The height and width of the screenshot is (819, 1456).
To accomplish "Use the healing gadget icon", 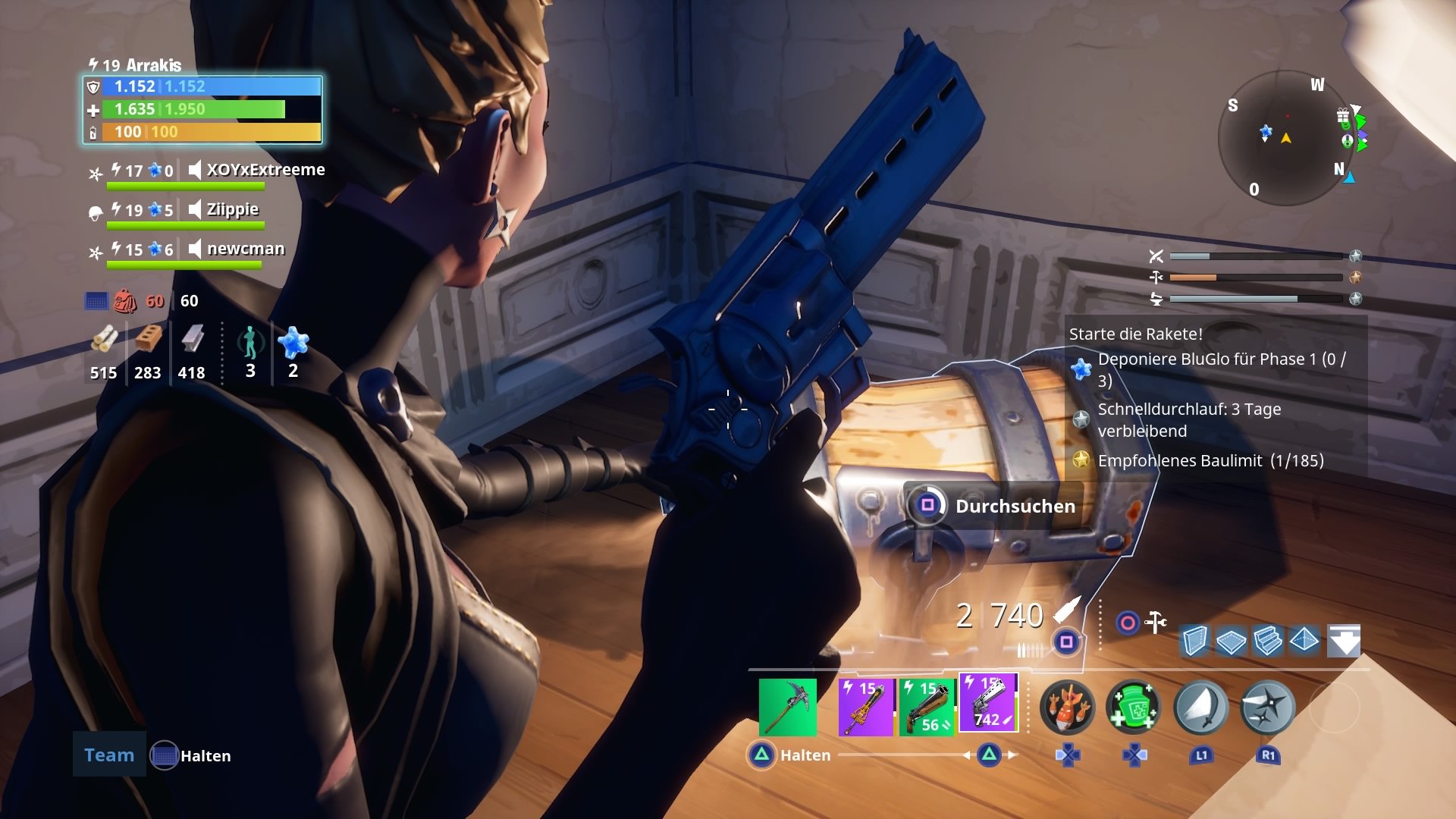I will [1133, 706].
